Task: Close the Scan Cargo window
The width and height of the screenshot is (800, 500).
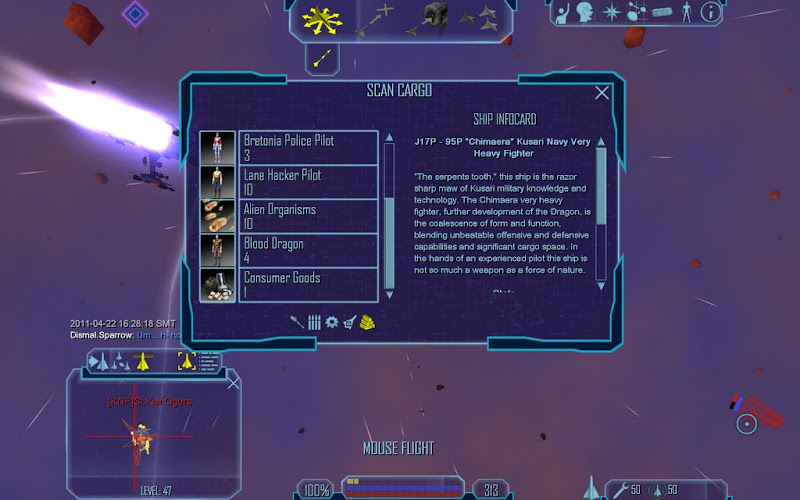Action: coord(602,93)
